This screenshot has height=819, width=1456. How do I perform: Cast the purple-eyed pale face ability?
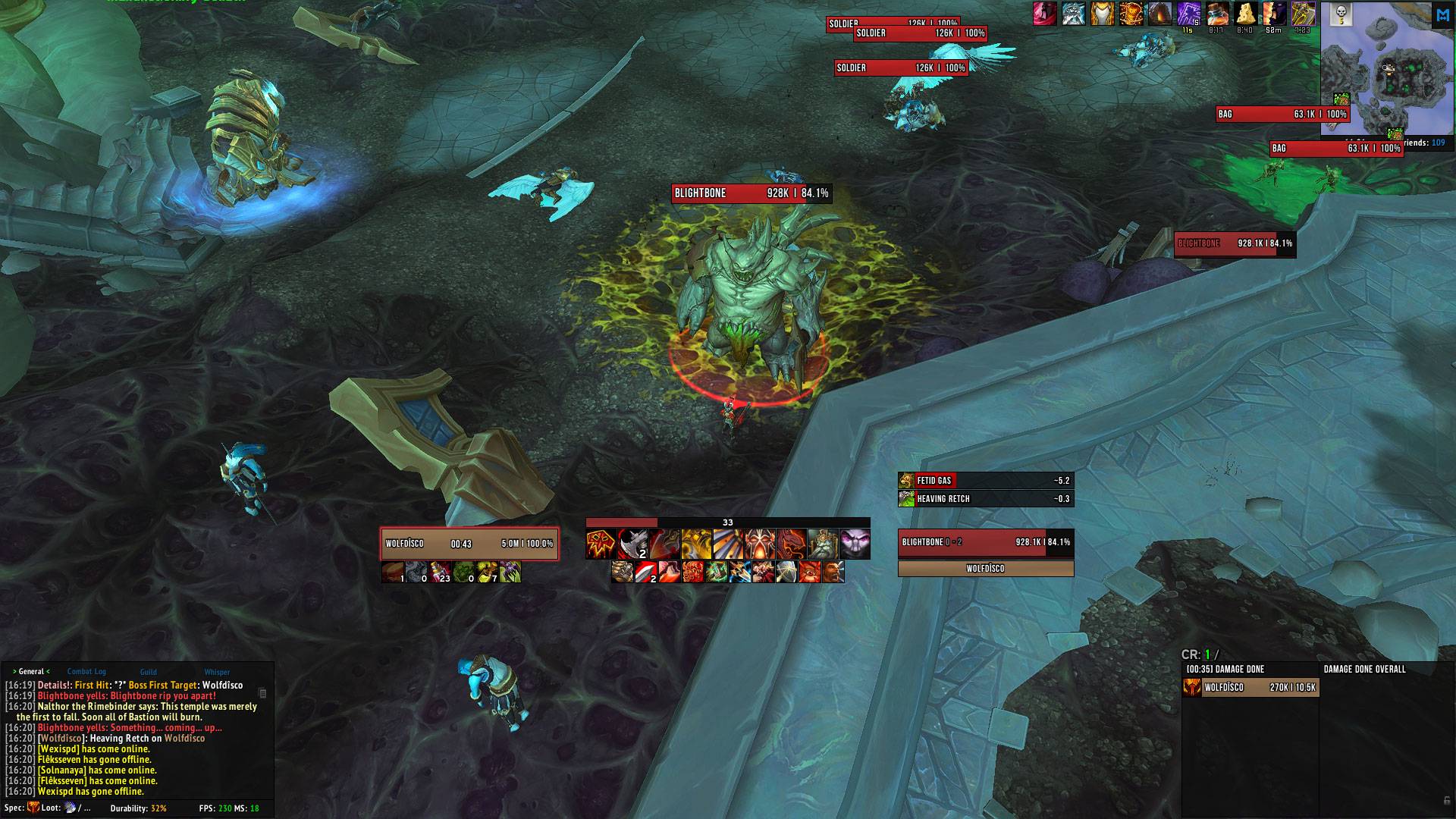855,544
